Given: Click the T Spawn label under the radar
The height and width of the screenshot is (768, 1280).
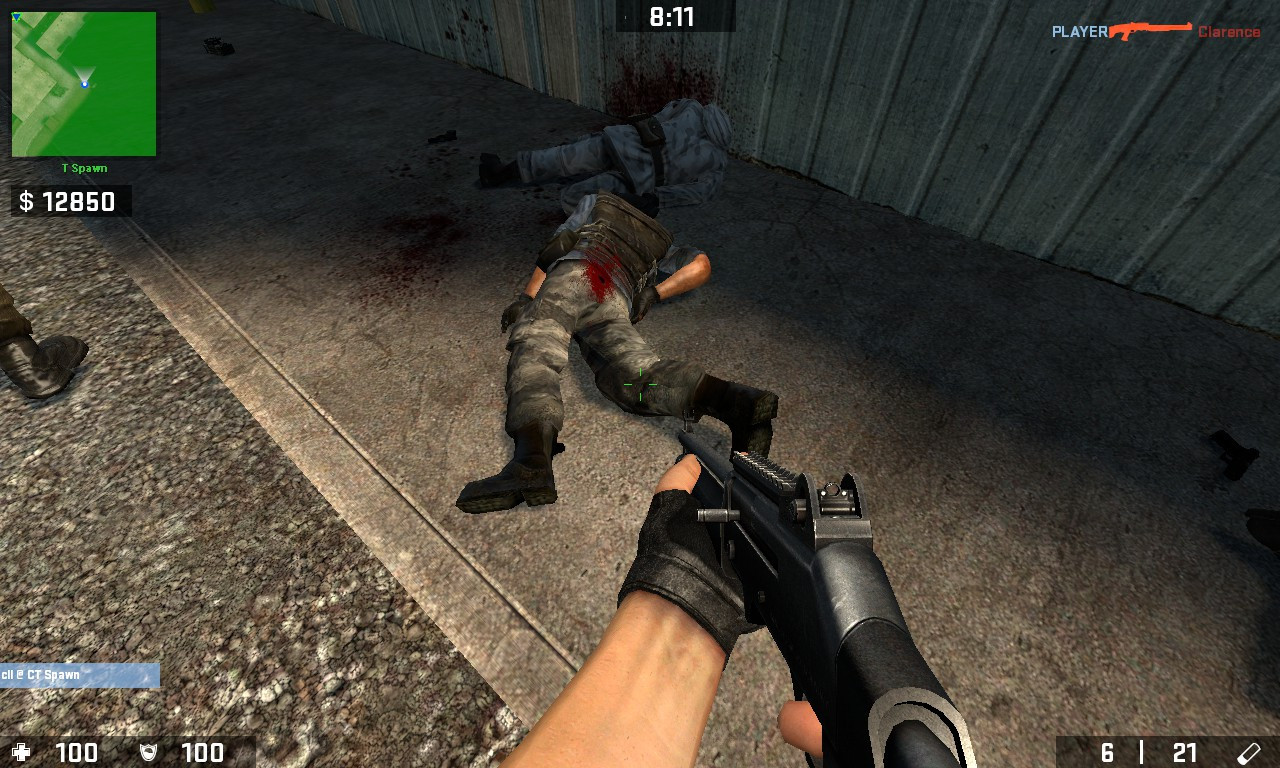Looking at the screenshot, I should pos(84,167).
